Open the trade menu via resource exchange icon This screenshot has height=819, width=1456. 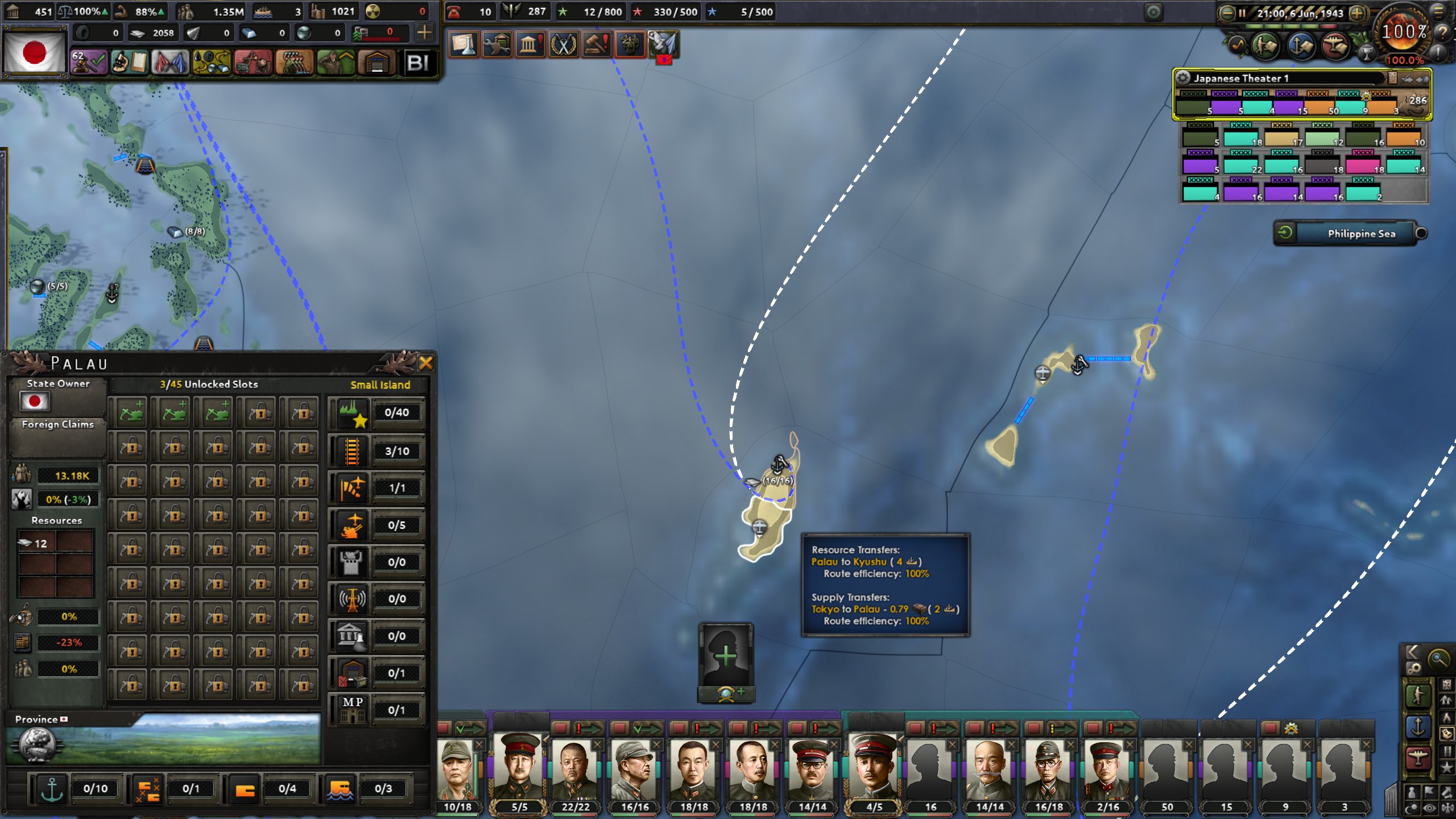[210, 61]
